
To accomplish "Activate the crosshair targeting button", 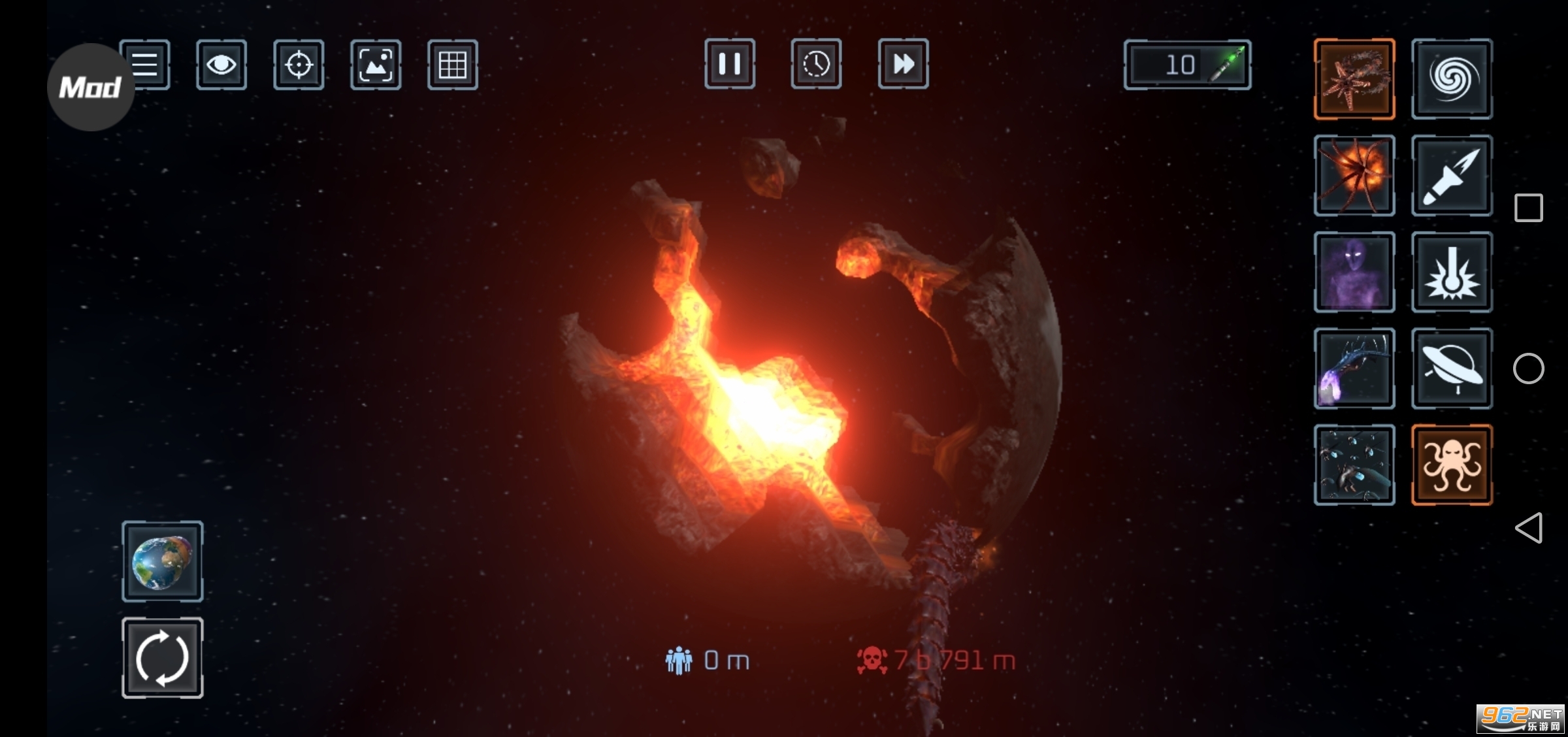I will (x=299, y=65).
